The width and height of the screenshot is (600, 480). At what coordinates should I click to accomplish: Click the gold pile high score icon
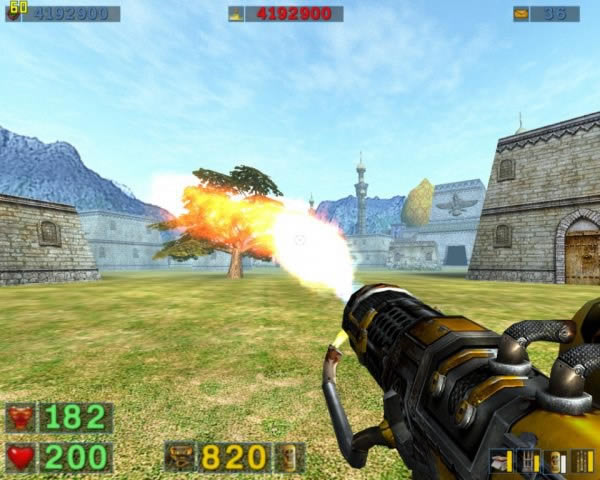click(x=236, y=14)
